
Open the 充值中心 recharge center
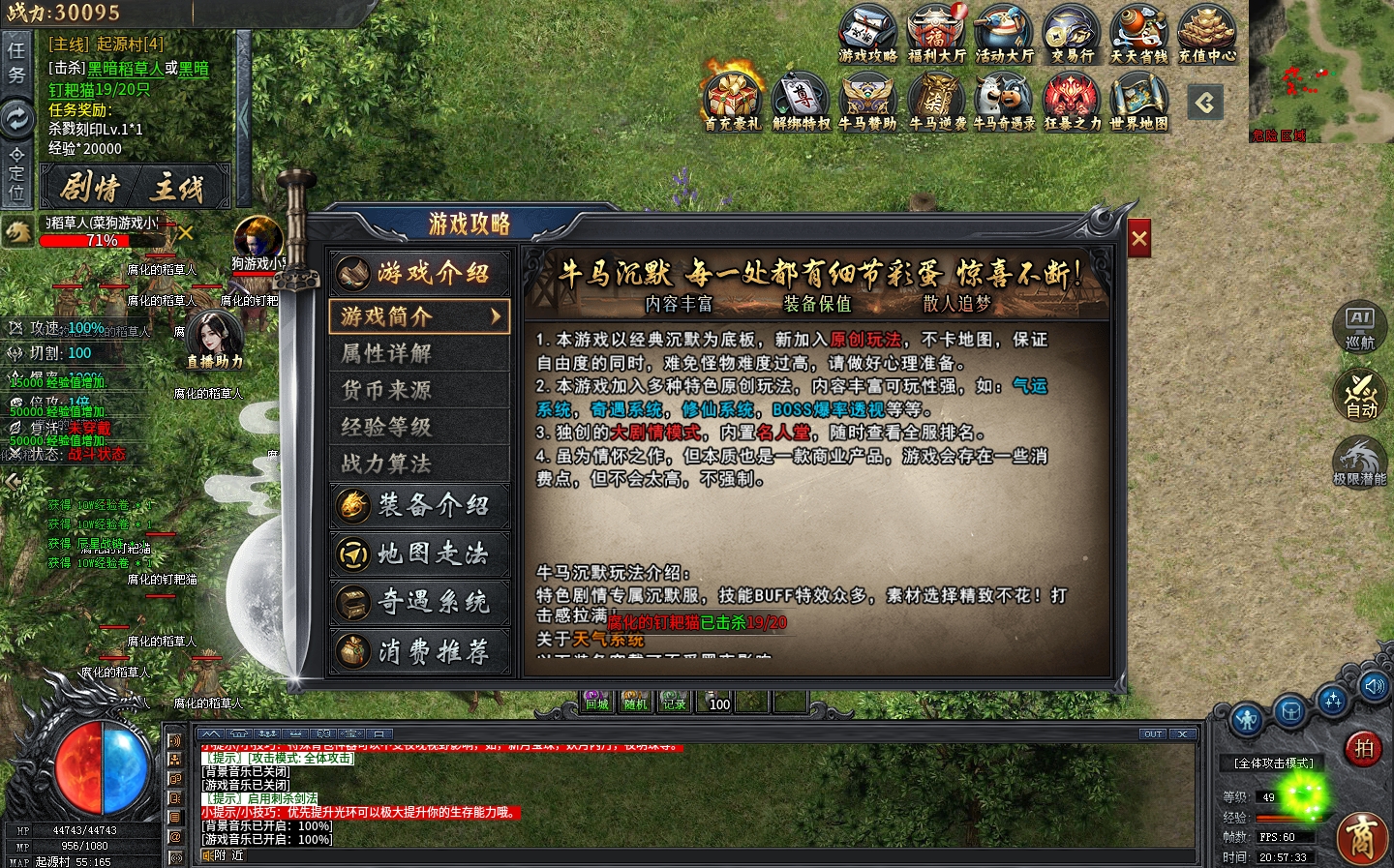[x=1207, y=33]
